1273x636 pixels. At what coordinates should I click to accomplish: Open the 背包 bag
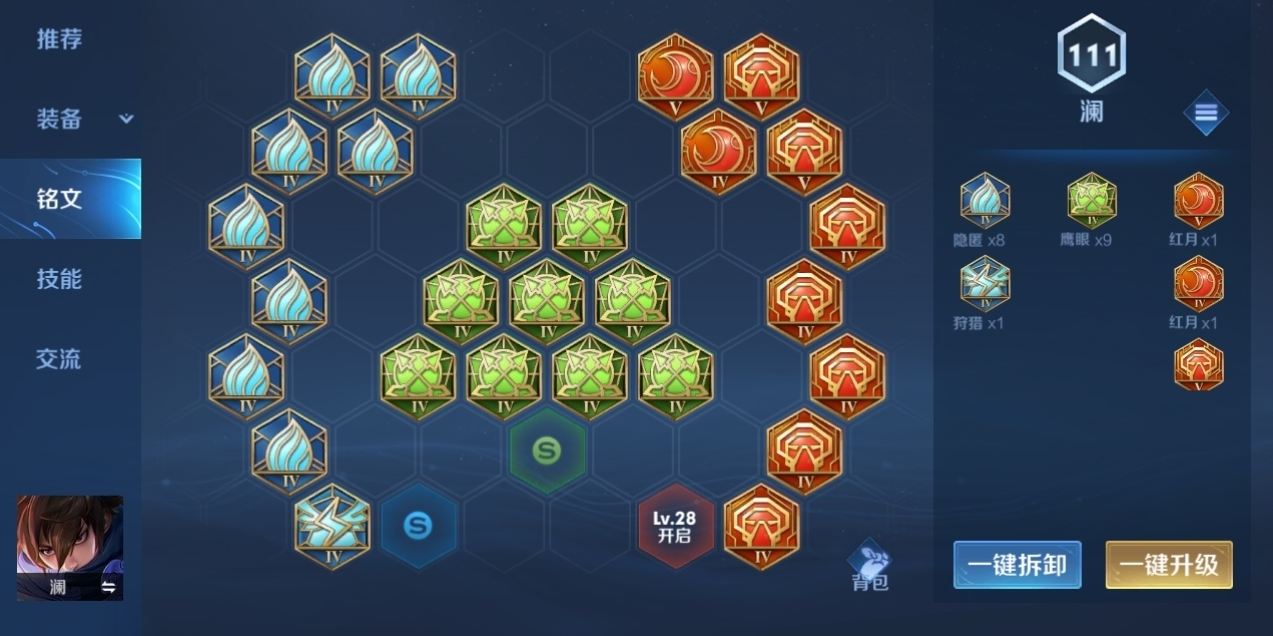[869, 566]
